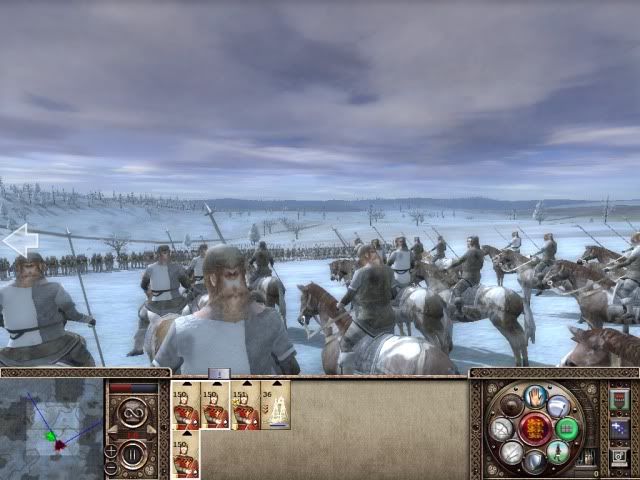This screenshot has height=480, width=640.
Task: Zoom in the minimap with plus button
Action: point(111,451)
